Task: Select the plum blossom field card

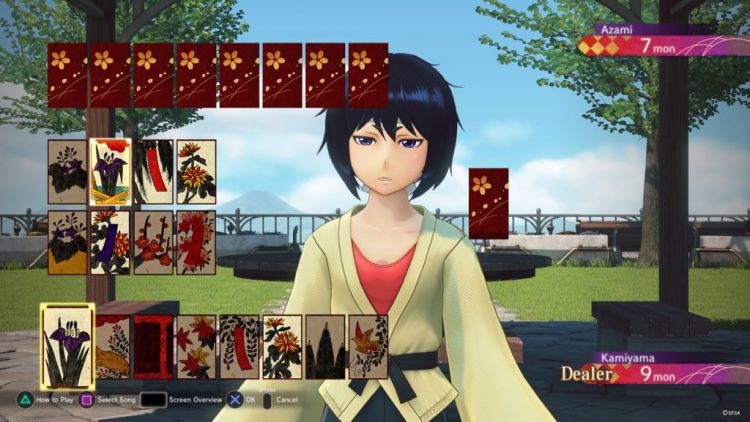Action: coord(153,242)
